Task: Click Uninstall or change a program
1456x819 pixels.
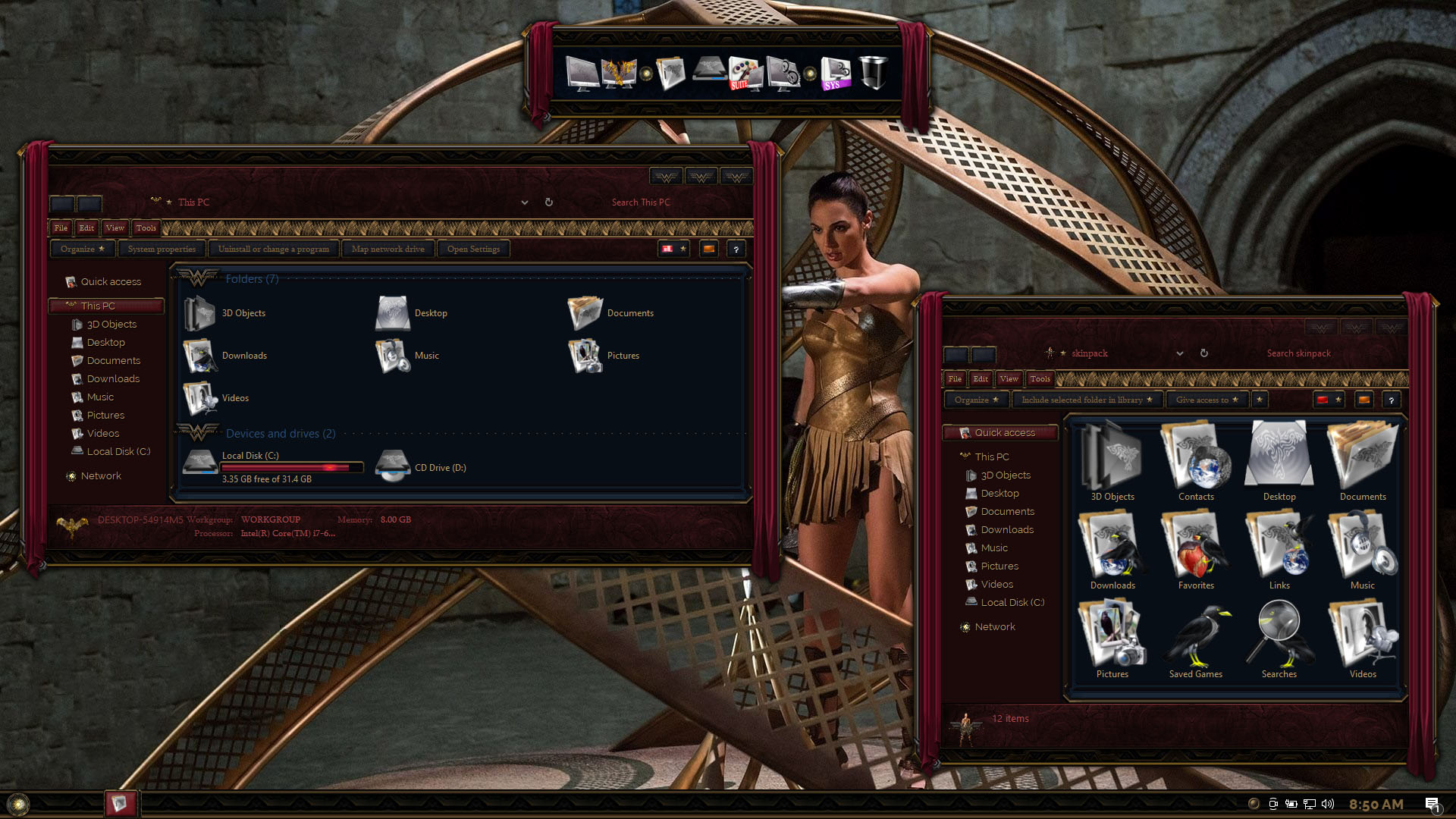Action: 273,249
